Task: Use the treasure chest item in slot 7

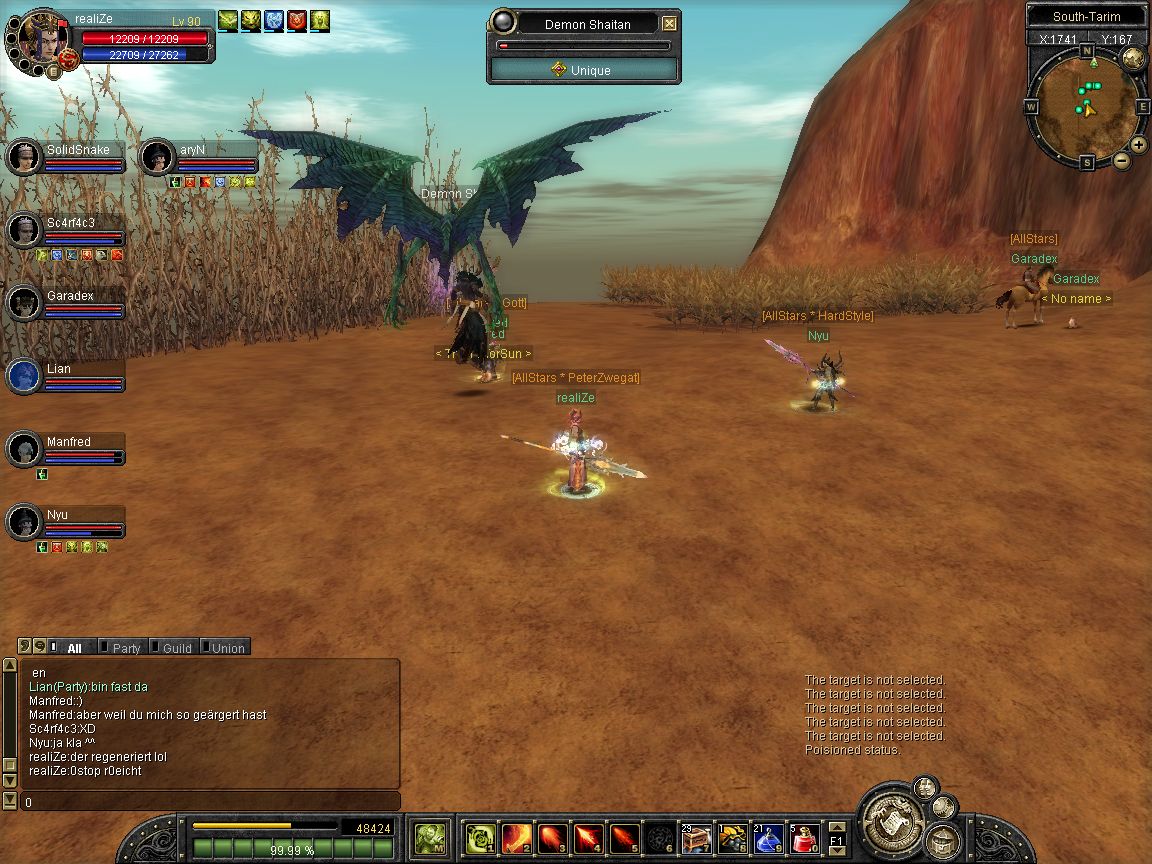Action: (x=697, y=838)
